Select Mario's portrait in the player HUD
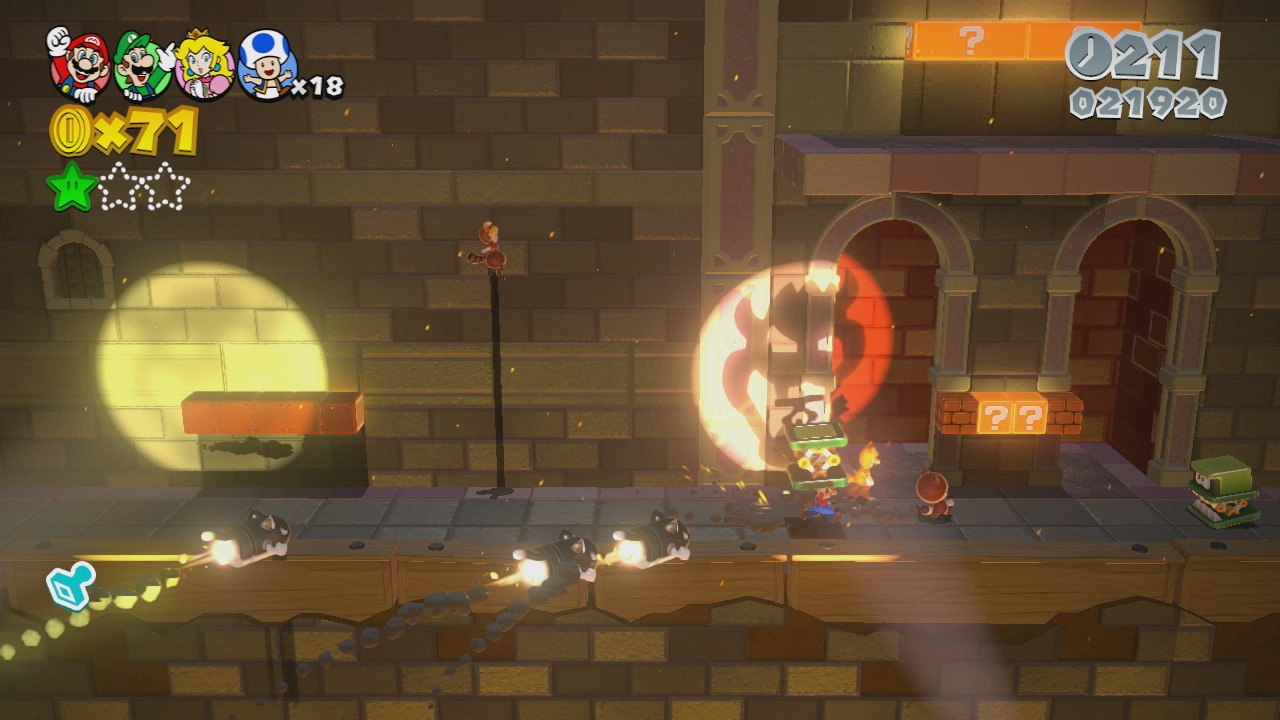 tap(78, 64)
